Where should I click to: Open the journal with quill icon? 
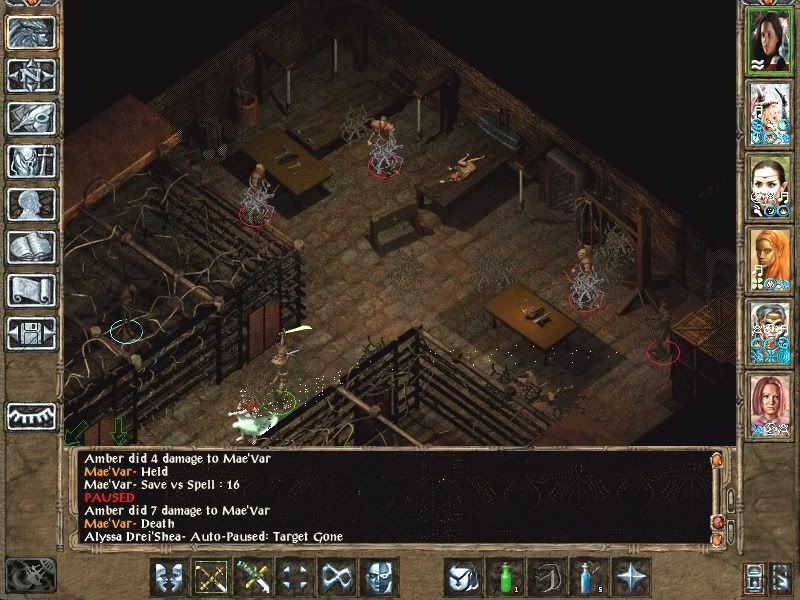pos(32,119)
